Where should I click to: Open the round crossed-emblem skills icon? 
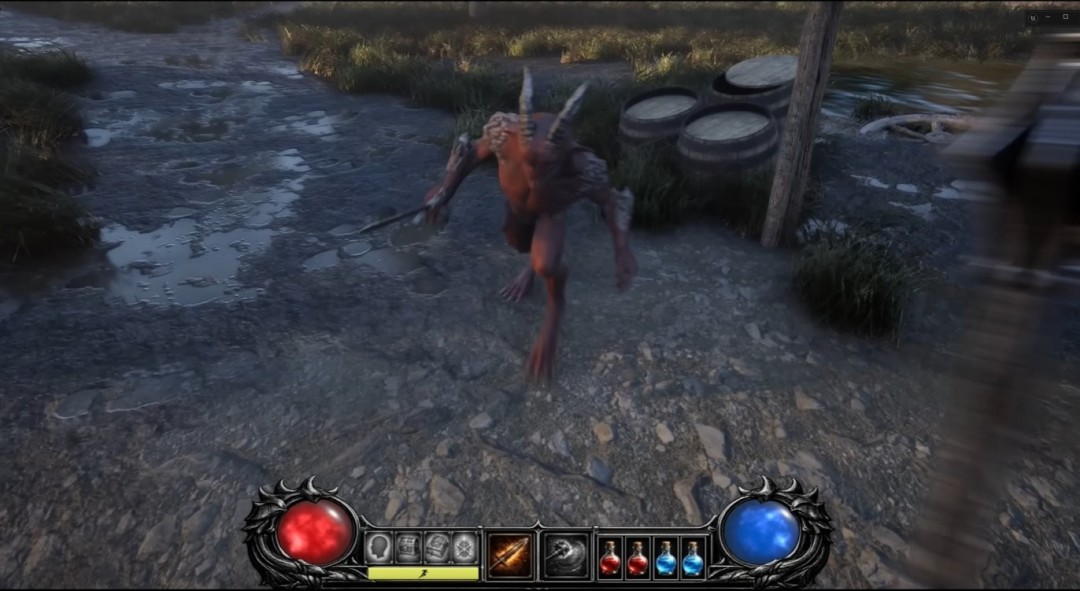click(x=464, y=547)
